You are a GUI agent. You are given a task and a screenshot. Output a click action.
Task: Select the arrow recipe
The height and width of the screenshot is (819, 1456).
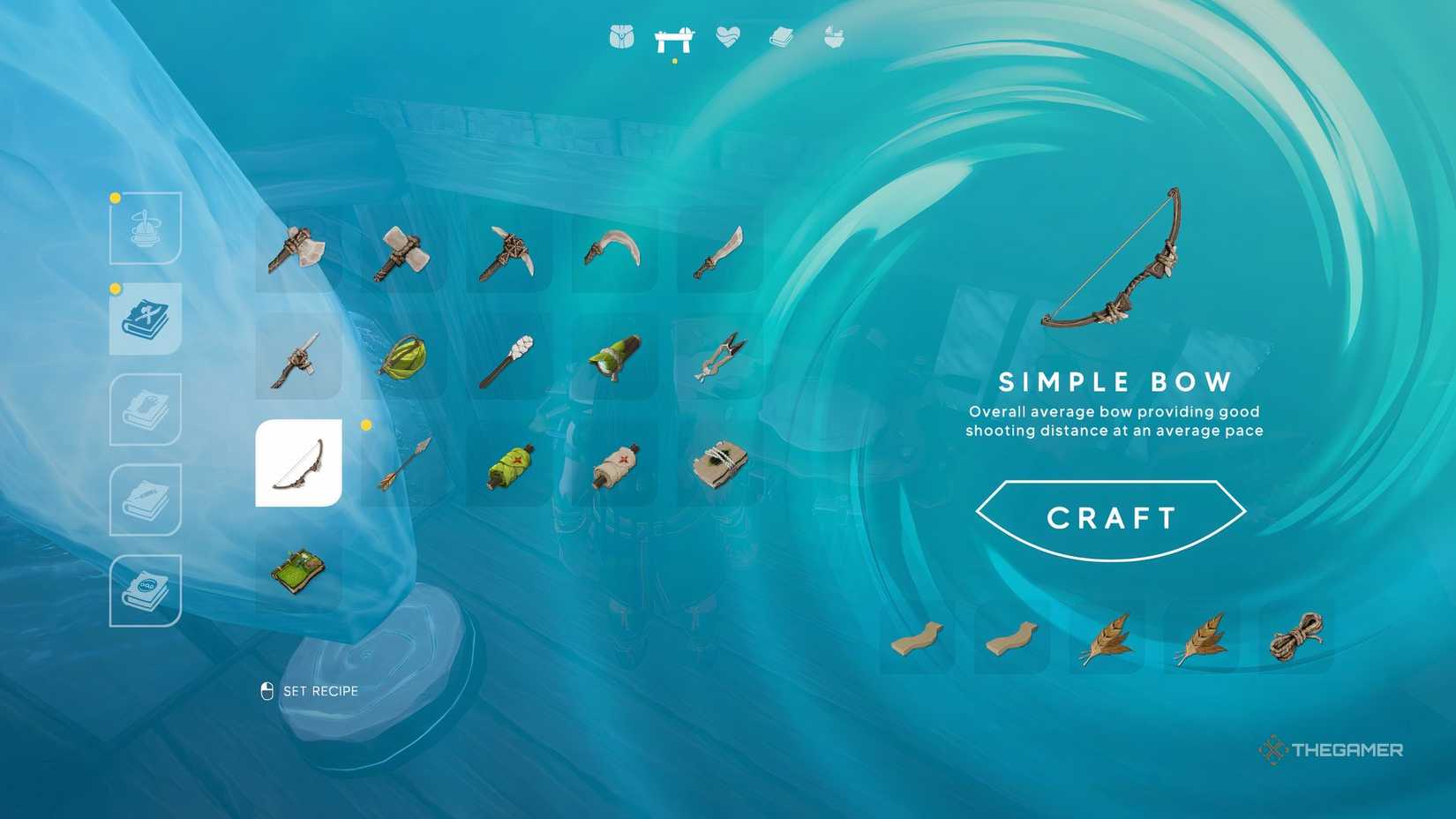point(406,462)
